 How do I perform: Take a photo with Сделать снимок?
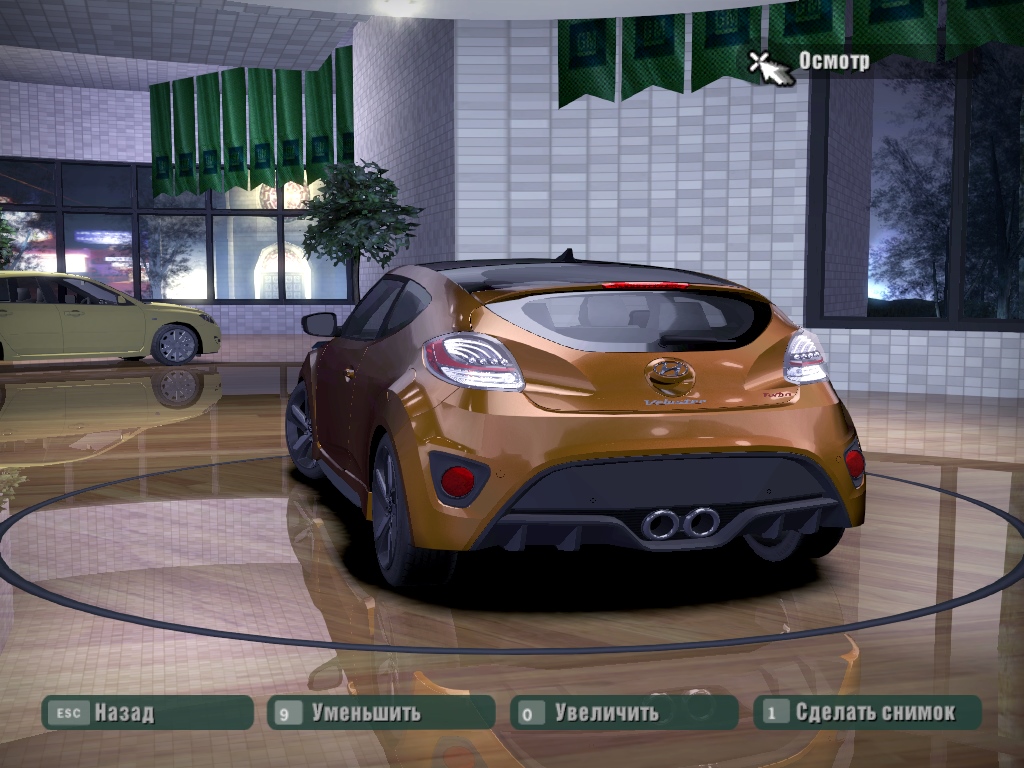[867, 713]
